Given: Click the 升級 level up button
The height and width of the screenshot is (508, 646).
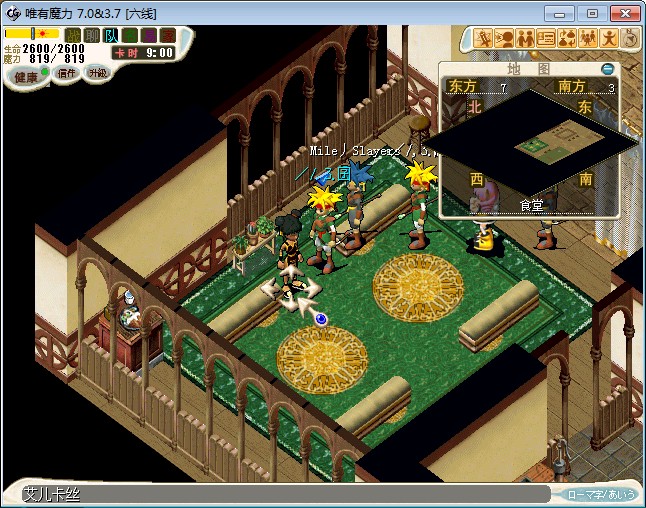Looking at the screenshot, I should tap(97, 73).
